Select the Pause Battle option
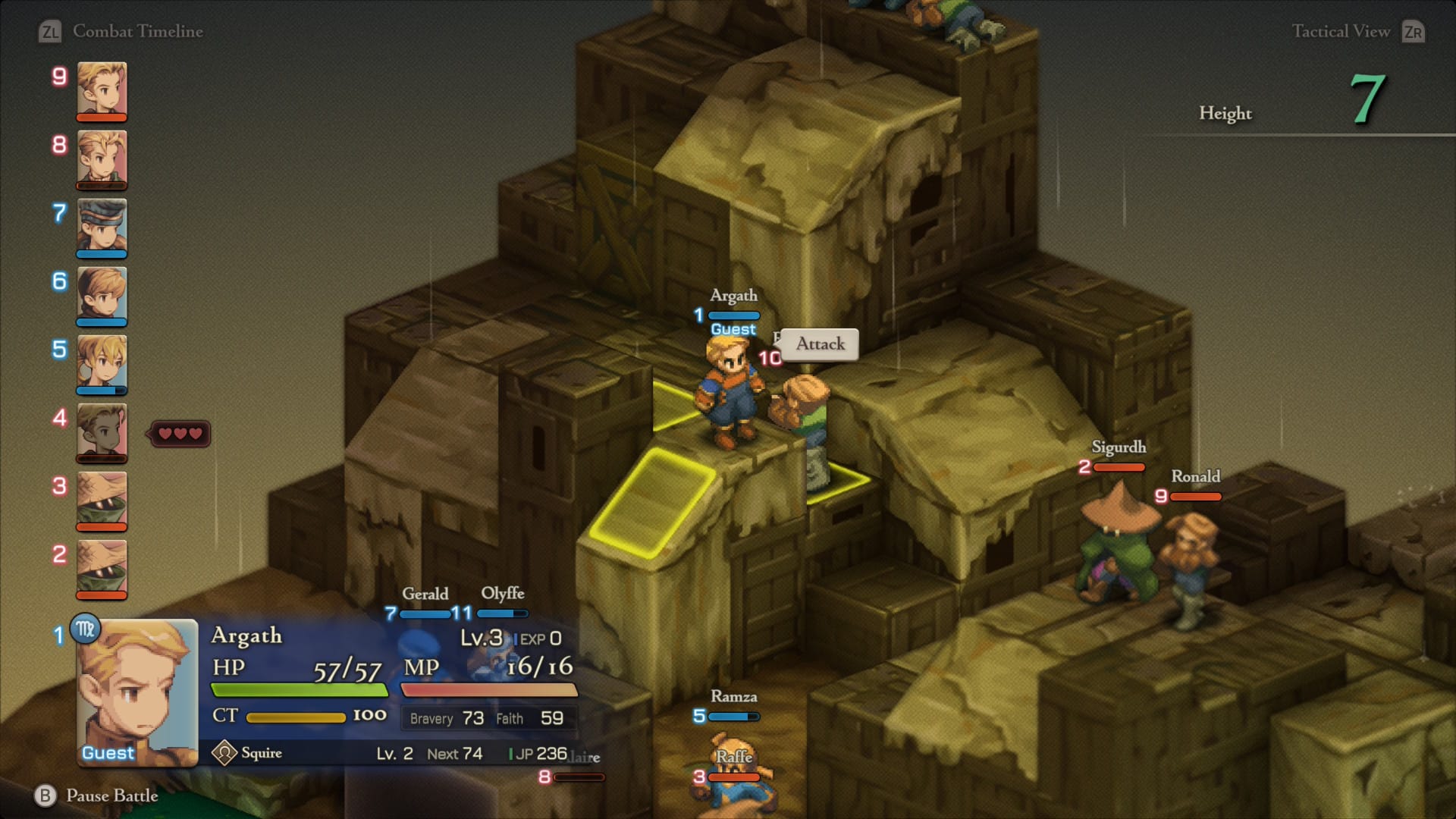 111,795
